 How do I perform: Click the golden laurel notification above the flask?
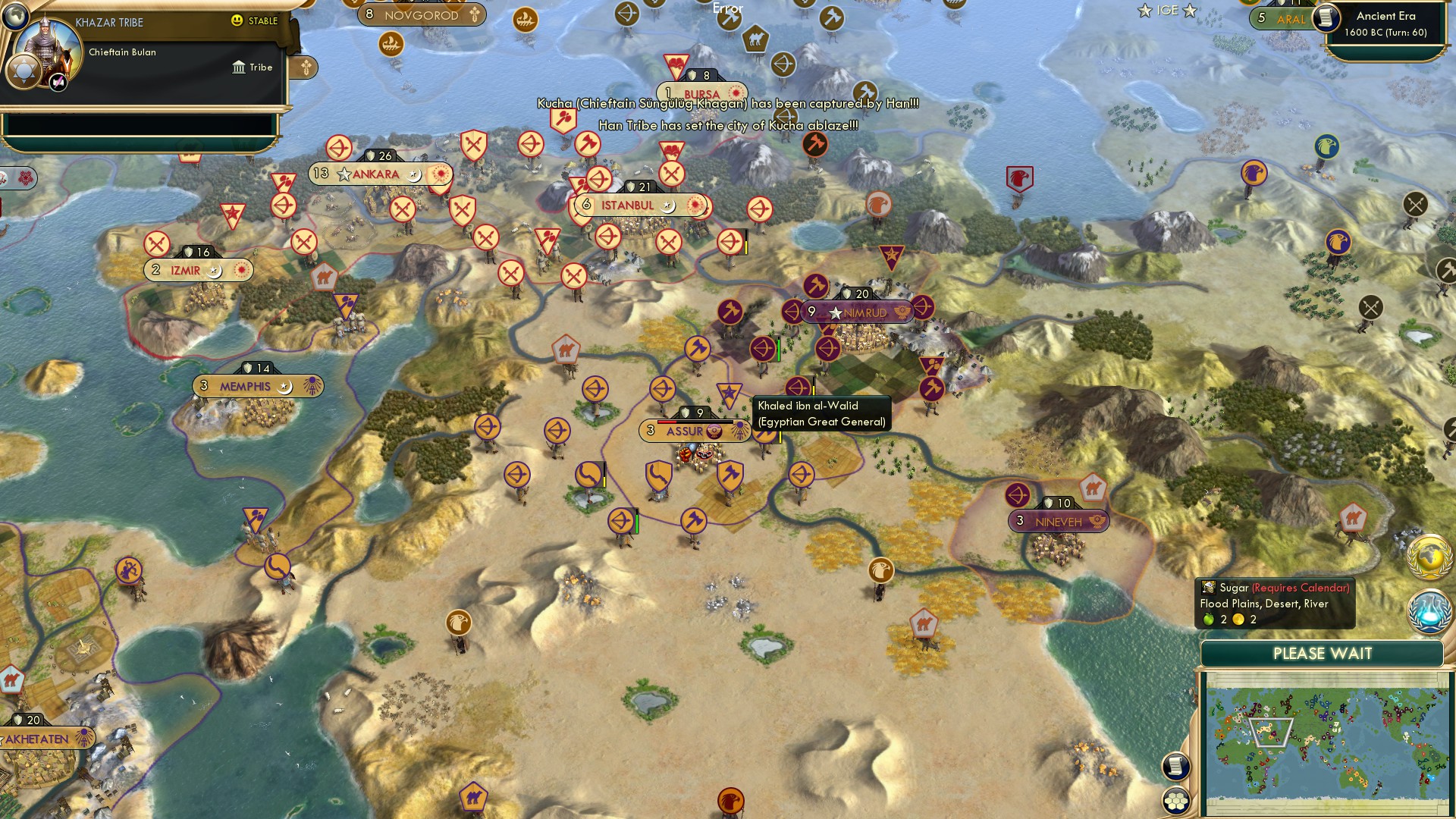point(1430,556)
